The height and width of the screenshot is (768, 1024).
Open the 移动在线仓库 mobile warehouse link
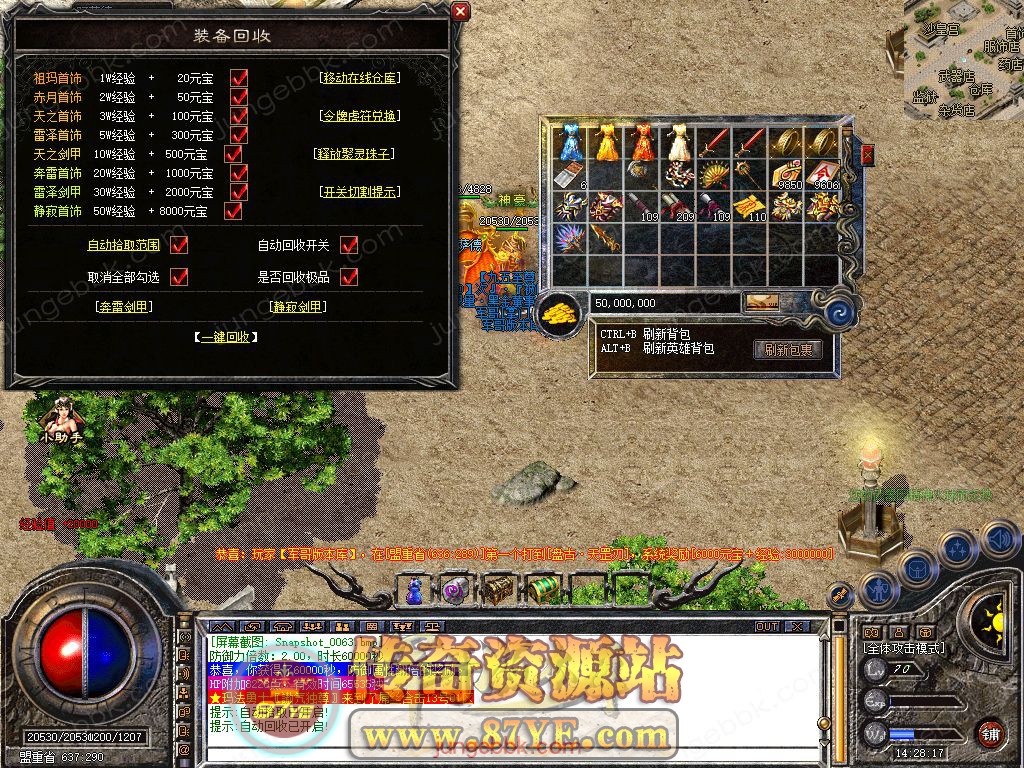point(359,77)
